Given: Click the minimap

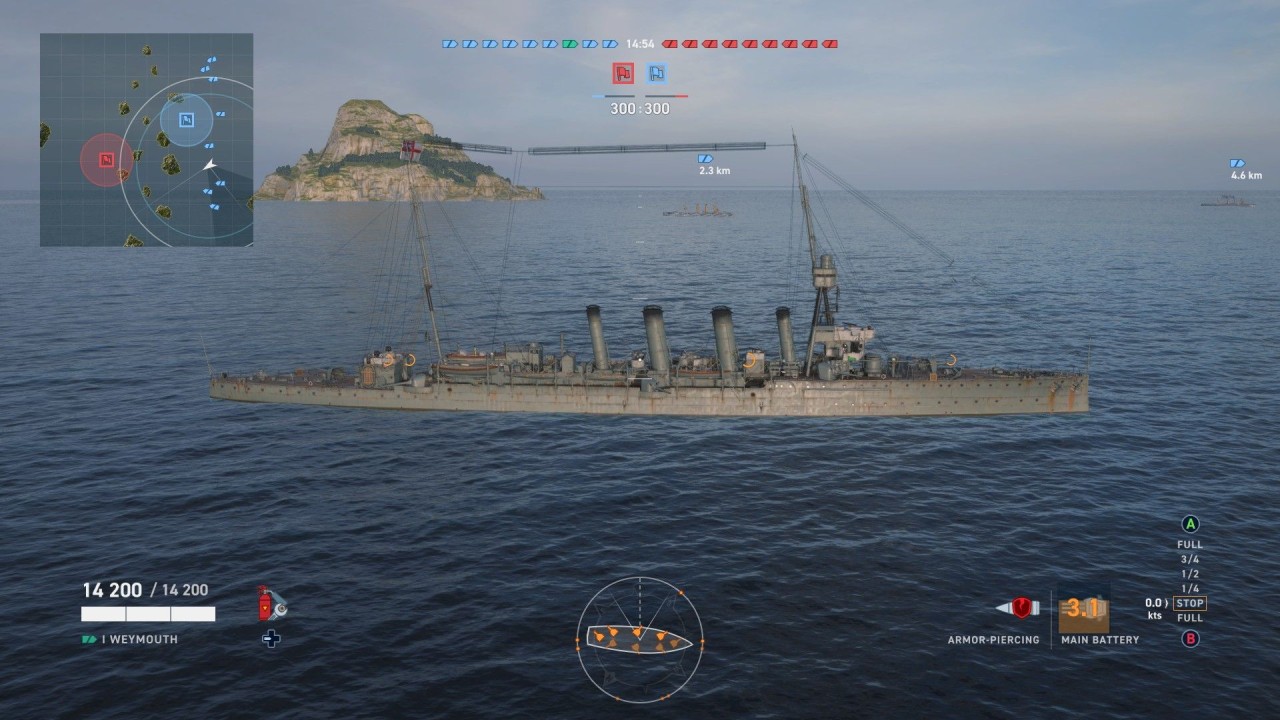Looking at the screenshot, I should tap(146, 140).
